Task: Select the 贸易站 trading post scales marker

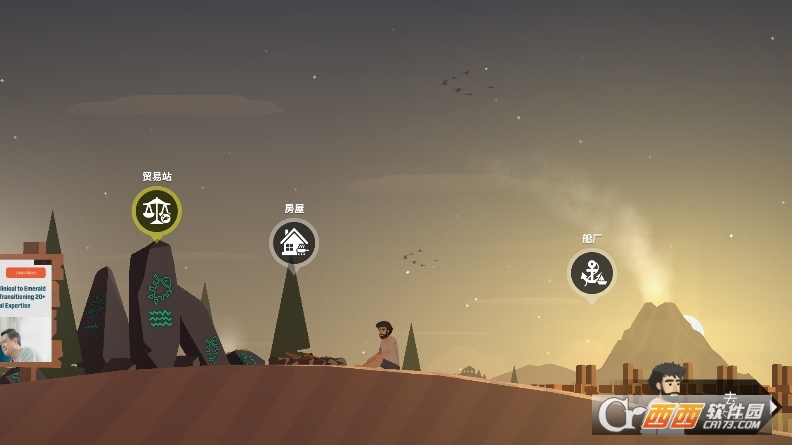Action: tap(156, 211)
